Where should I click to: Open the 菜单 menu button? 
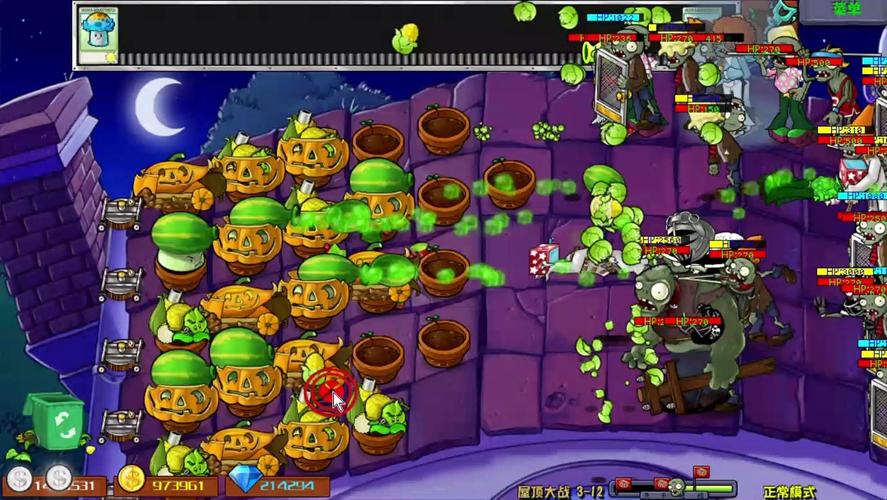846,10
